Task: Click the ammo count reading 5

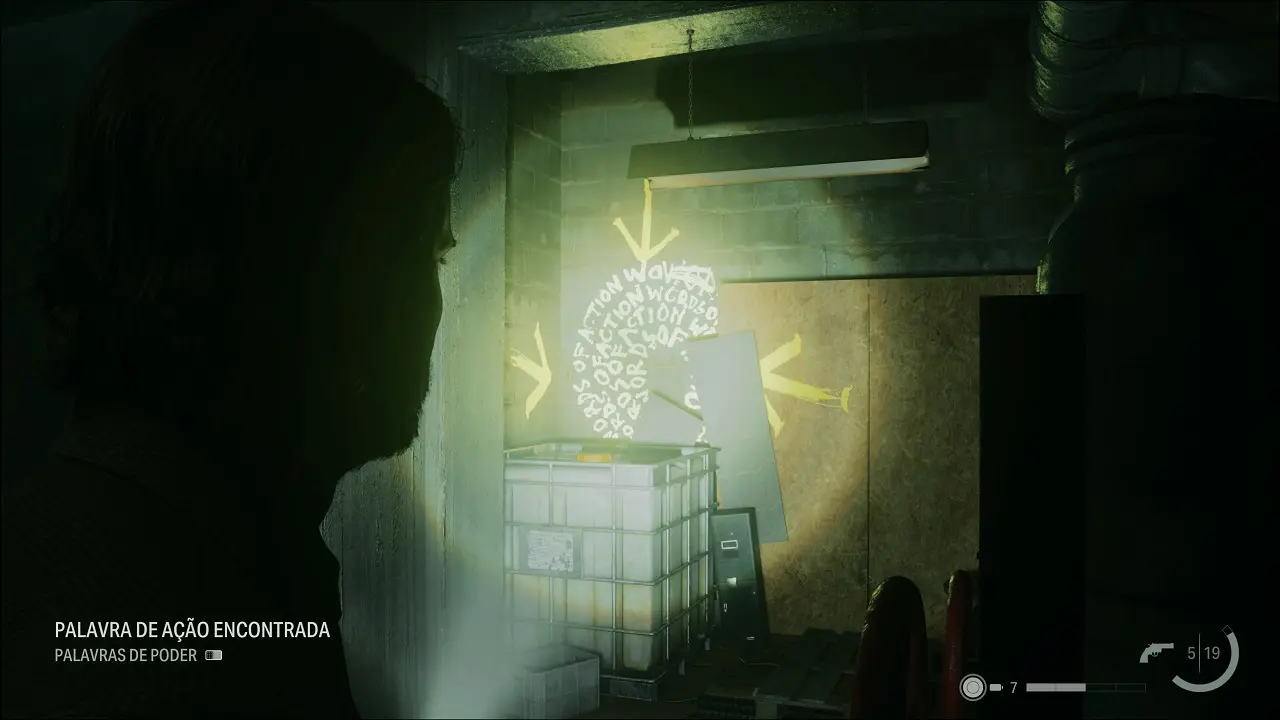Action: click(1191, 652)
